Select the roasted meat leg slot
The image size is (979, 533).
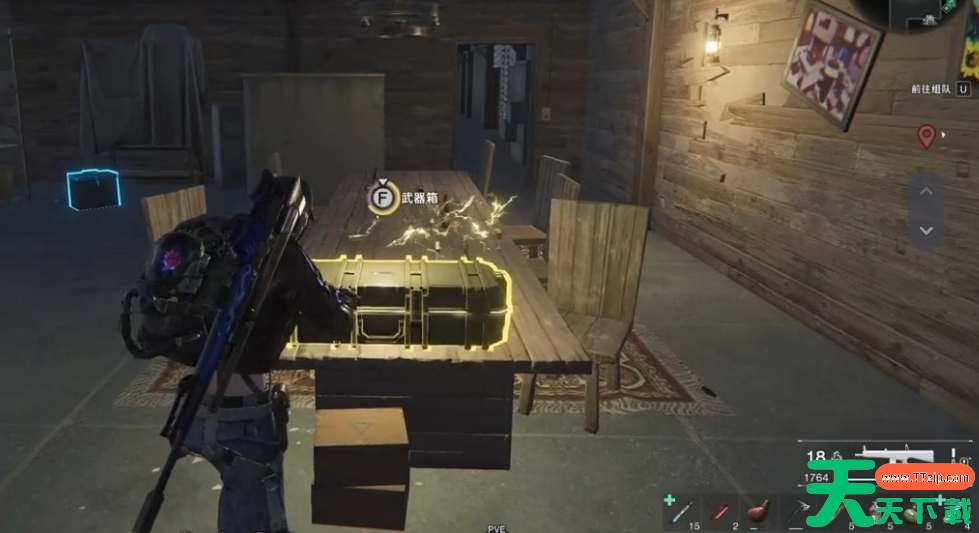(x=759, y=511)
